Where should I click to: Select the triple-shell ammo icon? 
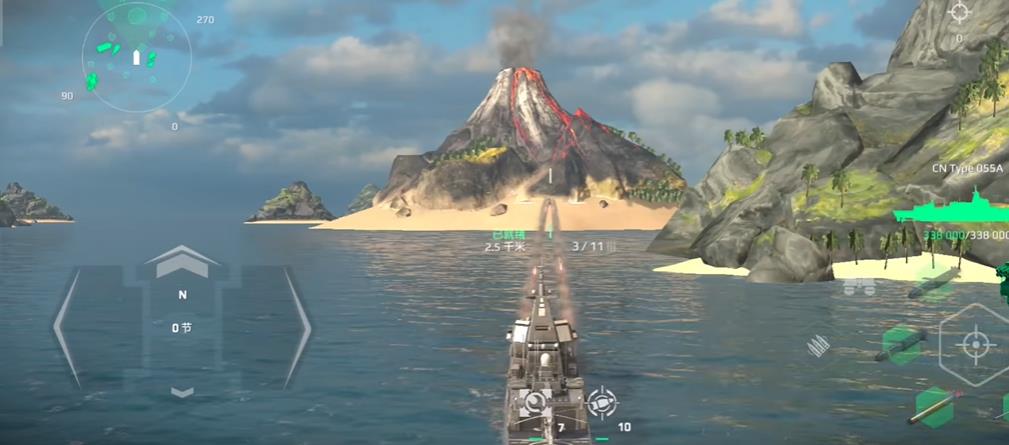(818, 347)
